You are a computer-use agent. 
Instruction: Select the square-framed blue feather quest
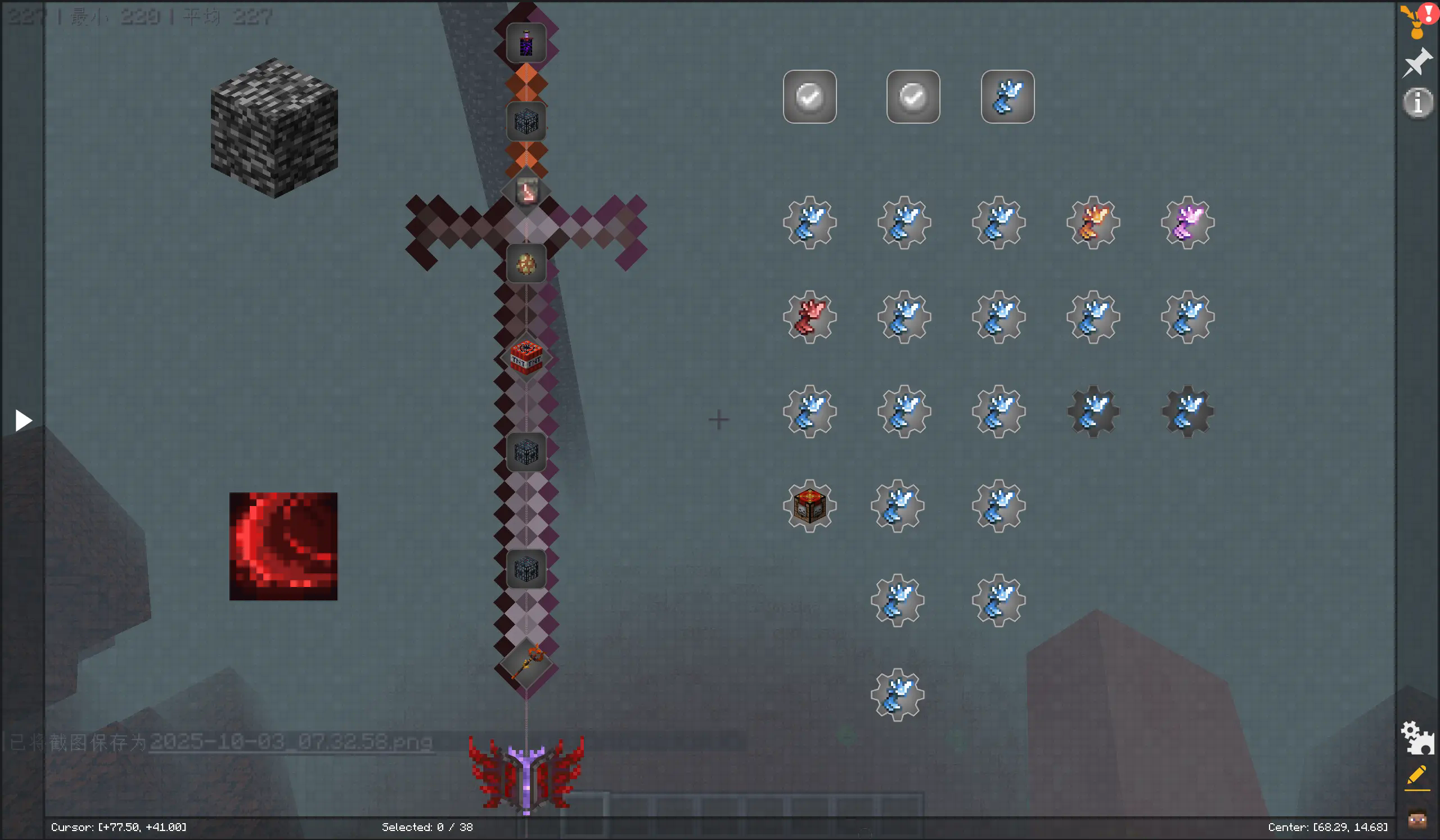(x=1007, y=97)
